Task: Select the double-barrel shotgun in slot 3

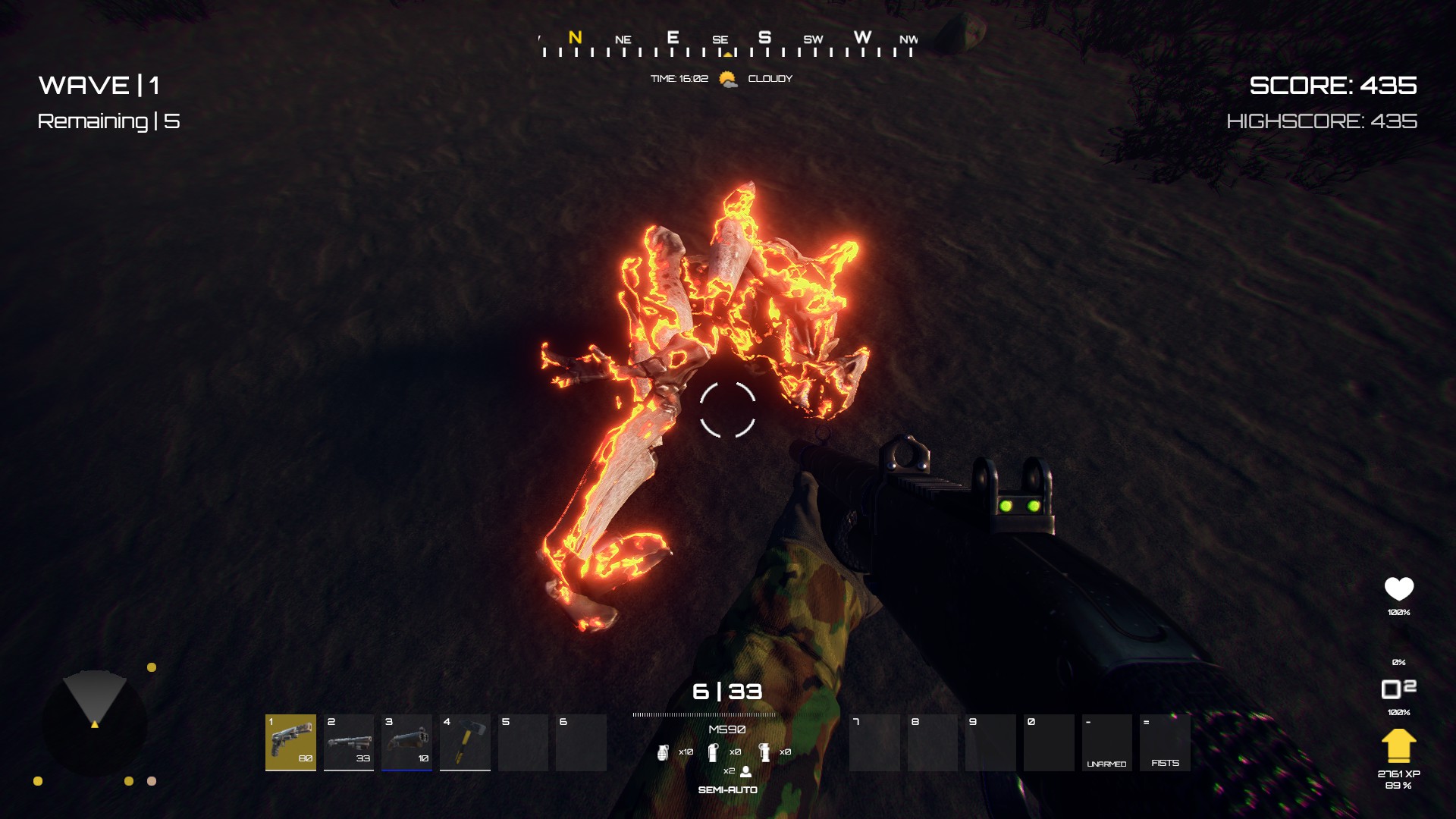Action: pyautogui.click(x=409, y=743)
